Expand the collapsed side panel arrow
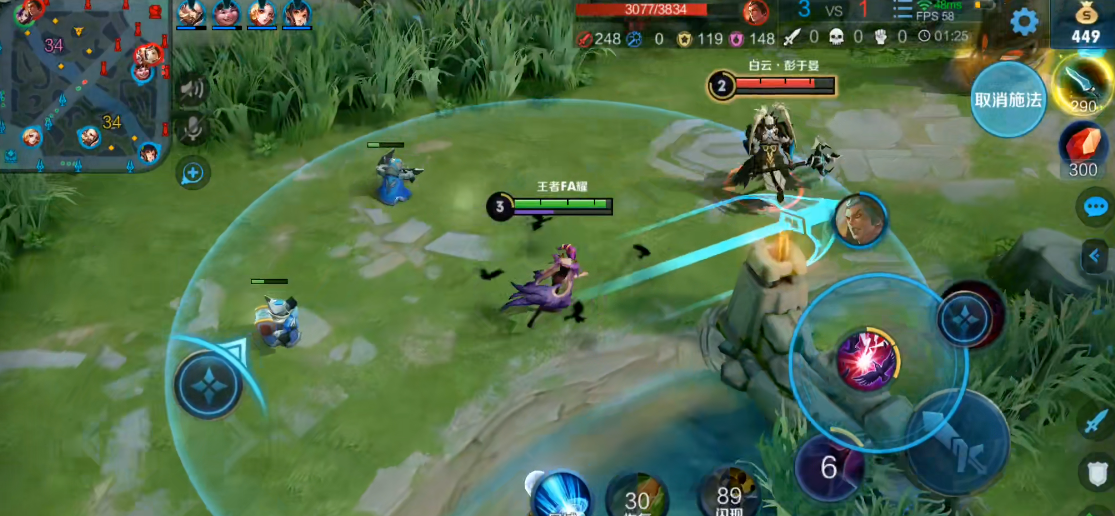 point(1097,257)
